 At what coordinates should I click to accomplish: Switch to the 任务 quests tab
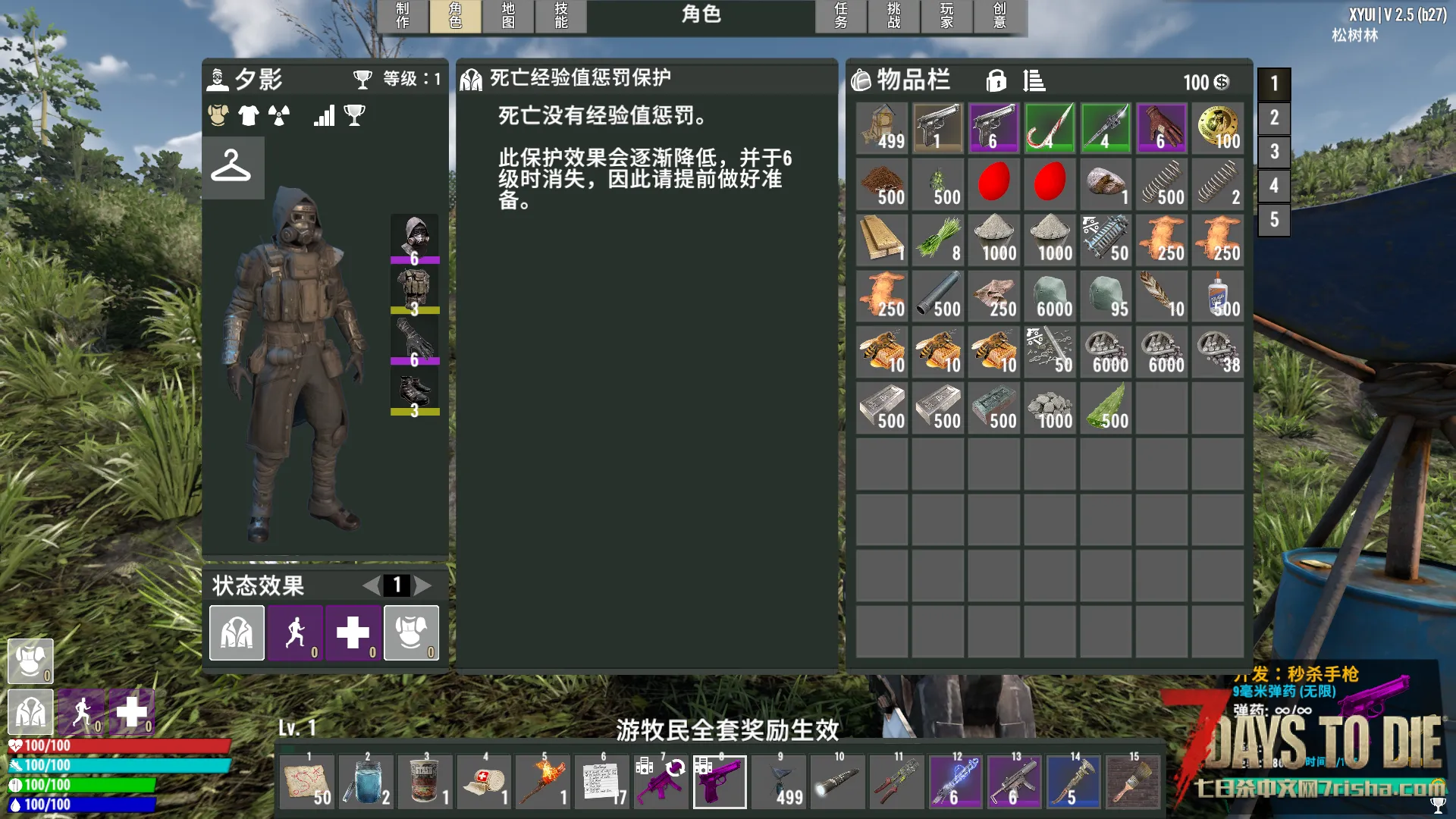pos(841,16)
